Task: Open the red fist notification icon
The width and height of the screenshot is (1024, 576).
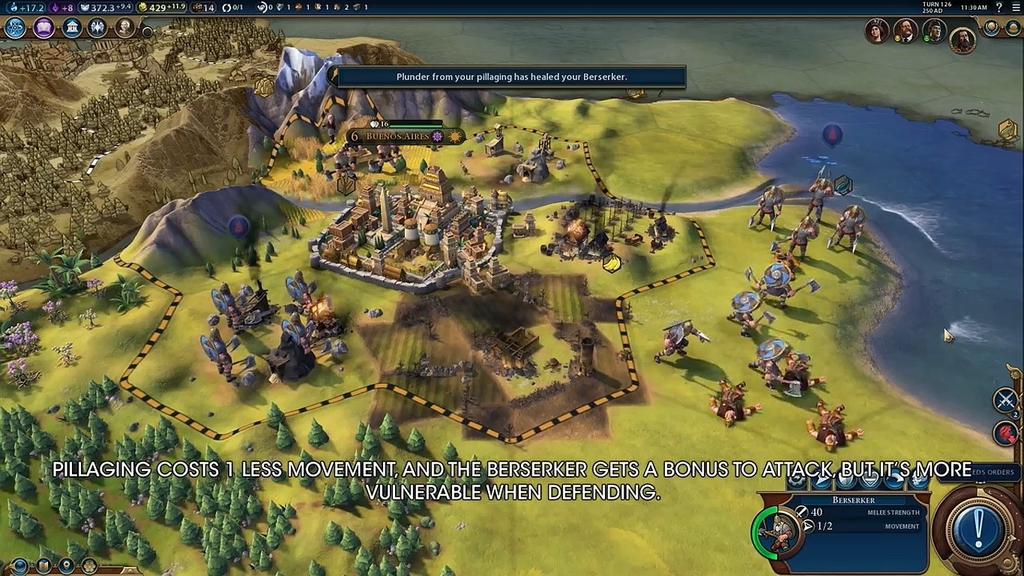Action: coord(1004,432)
